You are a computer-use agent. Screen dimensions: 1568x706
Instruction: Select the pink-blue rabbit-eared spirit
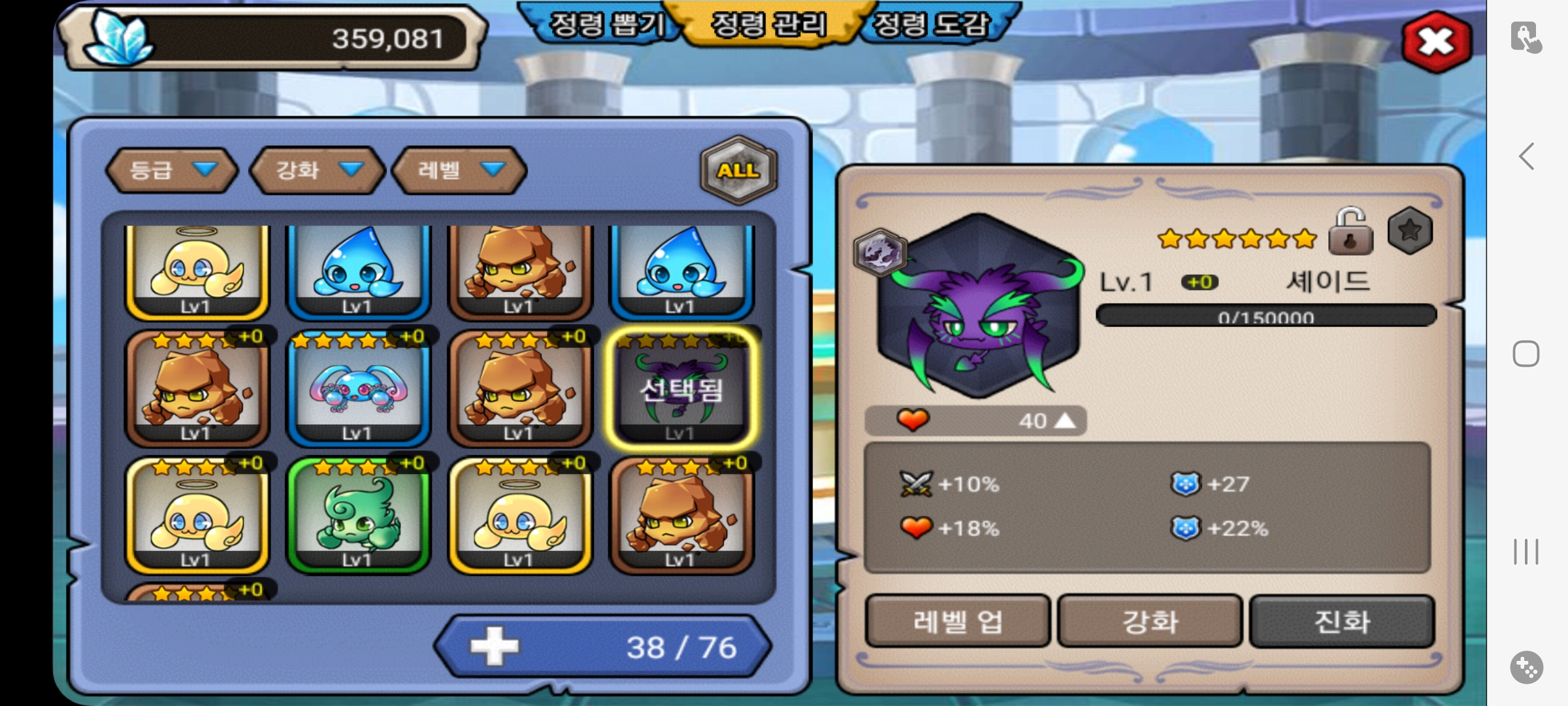(x=358, y=390)
